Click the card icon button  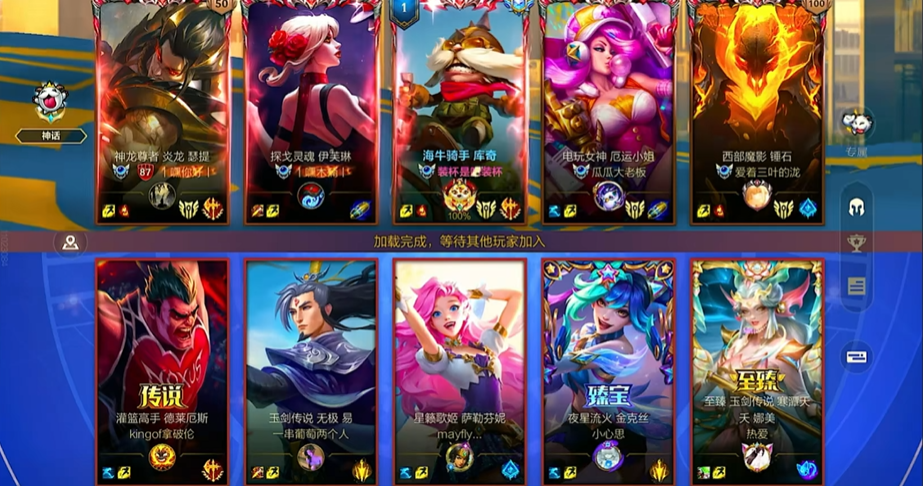[x=857, y=357]
